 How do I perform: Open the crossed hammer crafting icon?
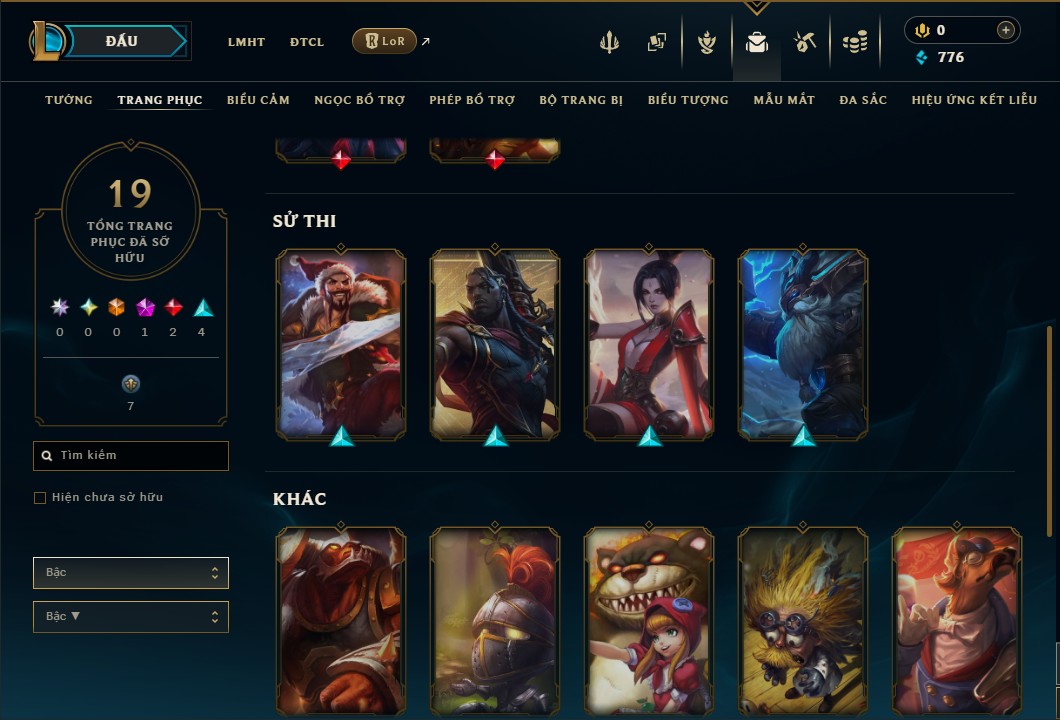(805, 42)
